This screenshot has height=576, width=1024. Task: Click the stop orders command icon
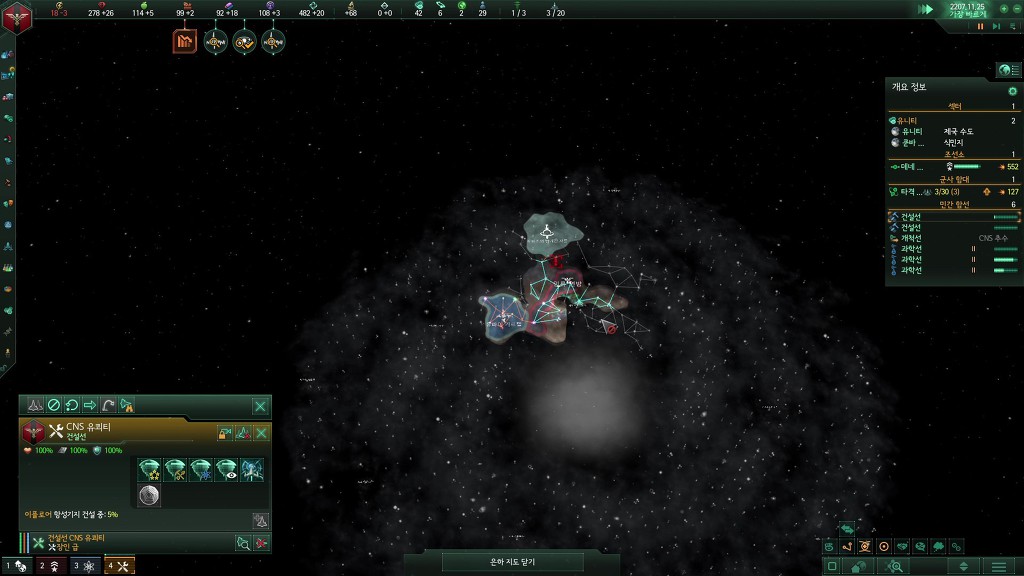54,405
